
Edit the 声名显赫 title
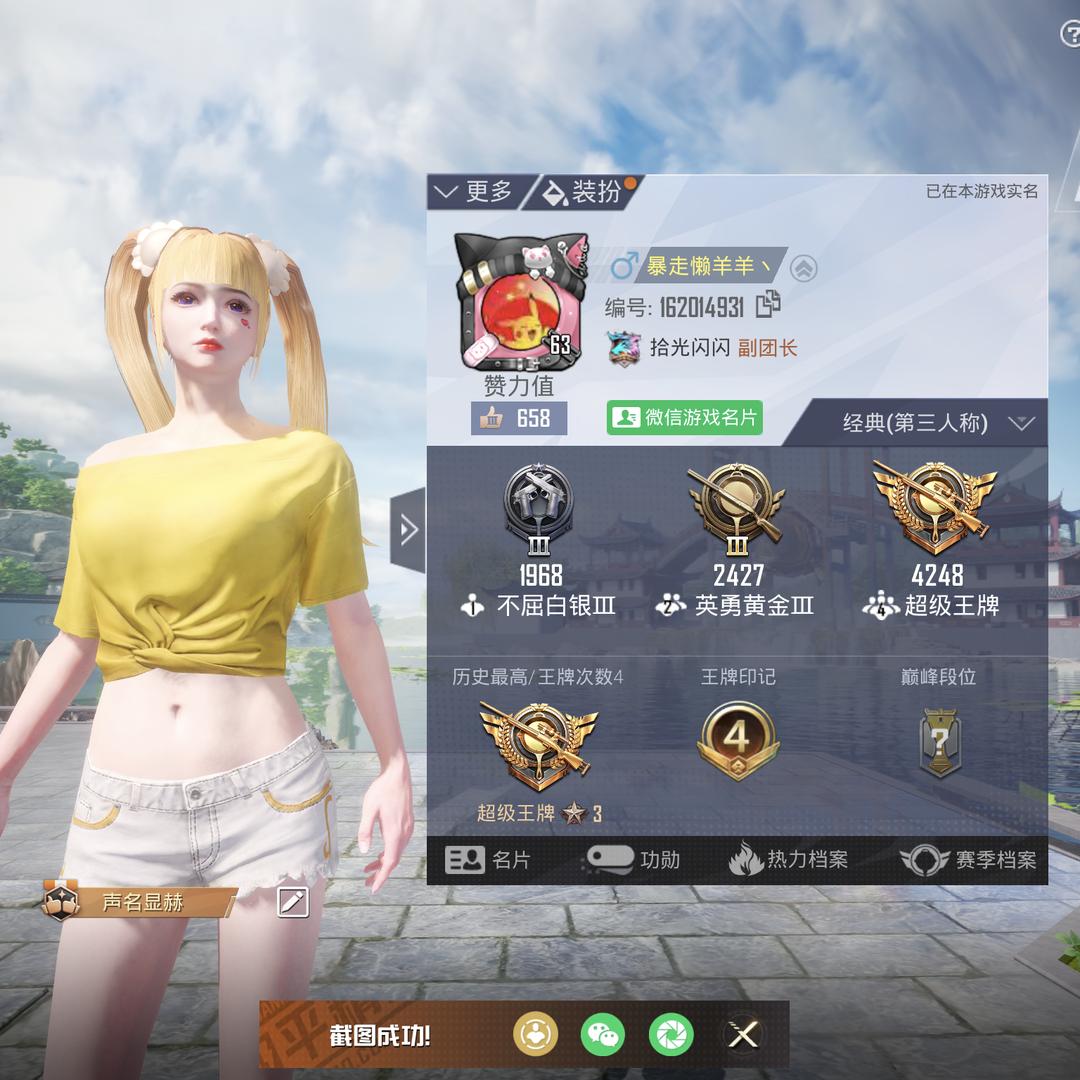[x=293, y=903]
